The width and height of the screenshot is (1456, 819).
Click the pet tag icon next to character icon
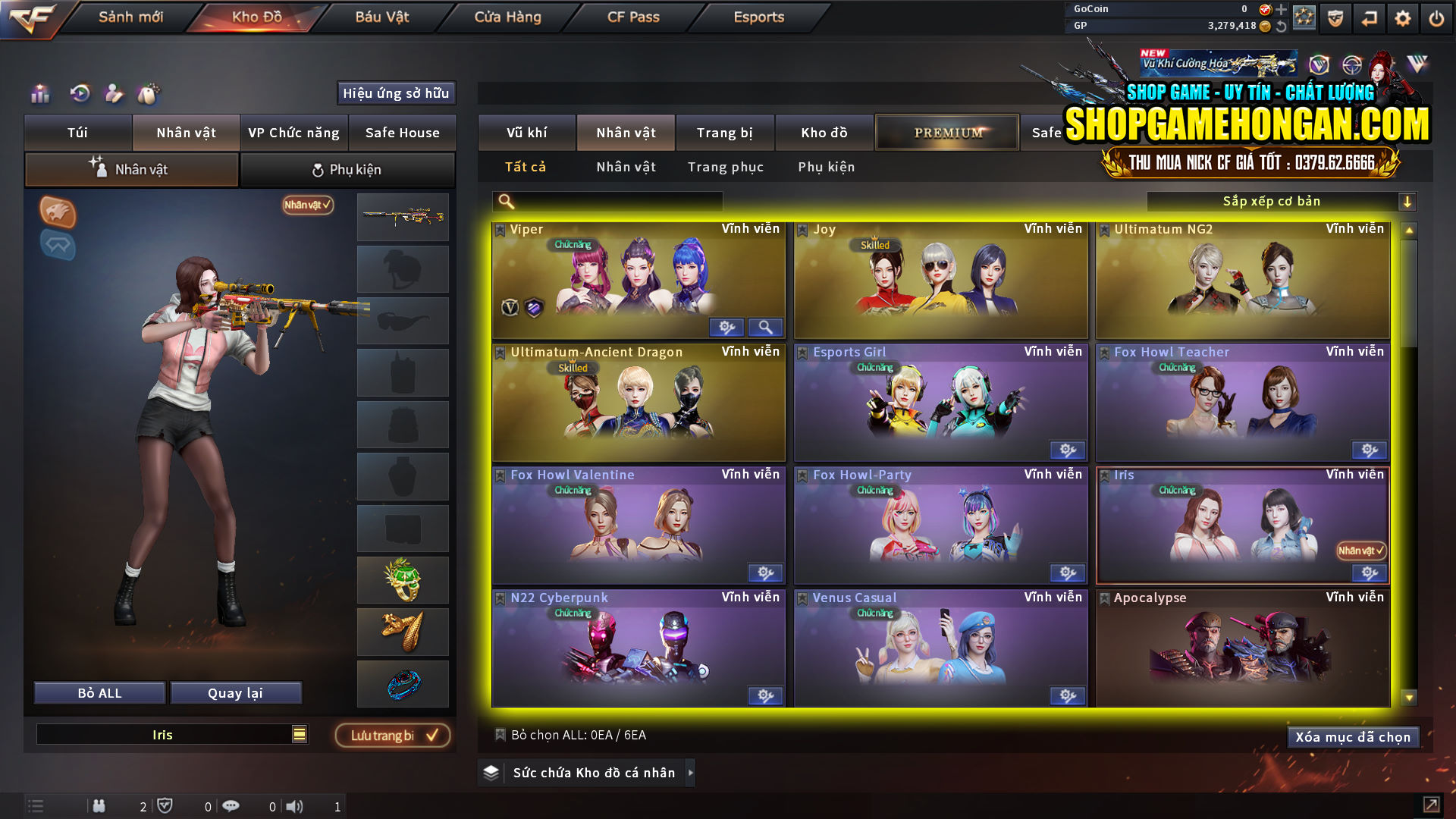[x=150, y=94]
